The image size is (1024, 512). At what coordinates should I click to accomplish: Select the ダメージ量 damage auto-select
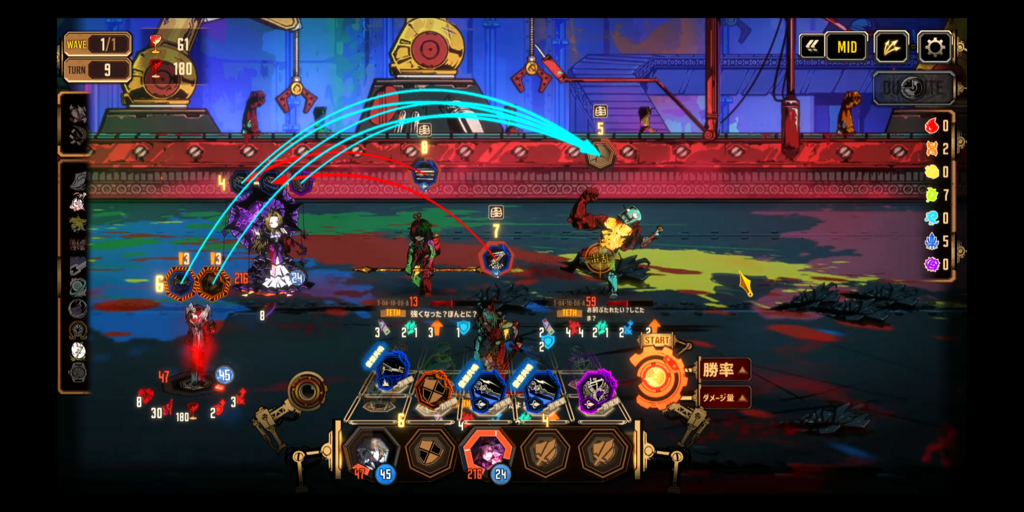click(724, 398)
